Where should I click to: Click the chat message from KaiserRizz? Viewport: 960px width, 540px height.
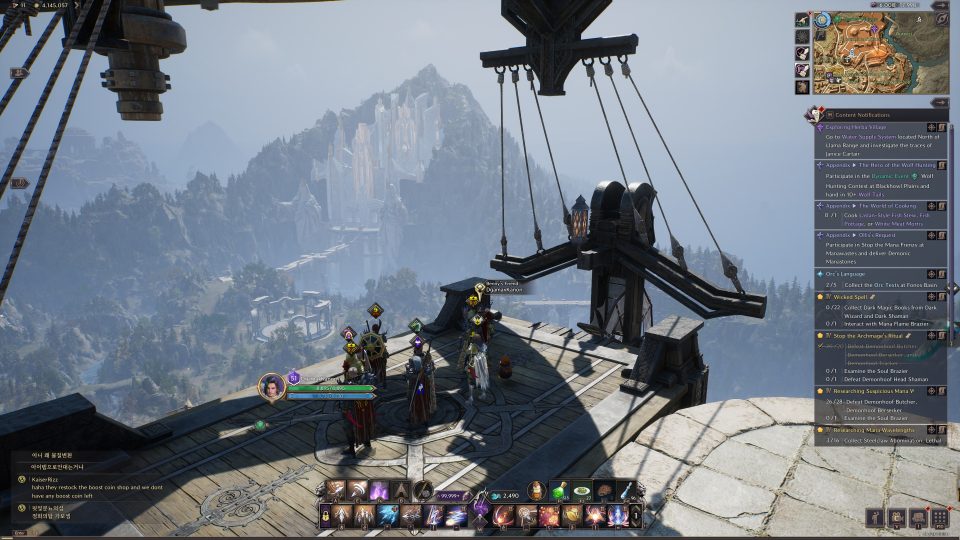[x=70, y=485]
